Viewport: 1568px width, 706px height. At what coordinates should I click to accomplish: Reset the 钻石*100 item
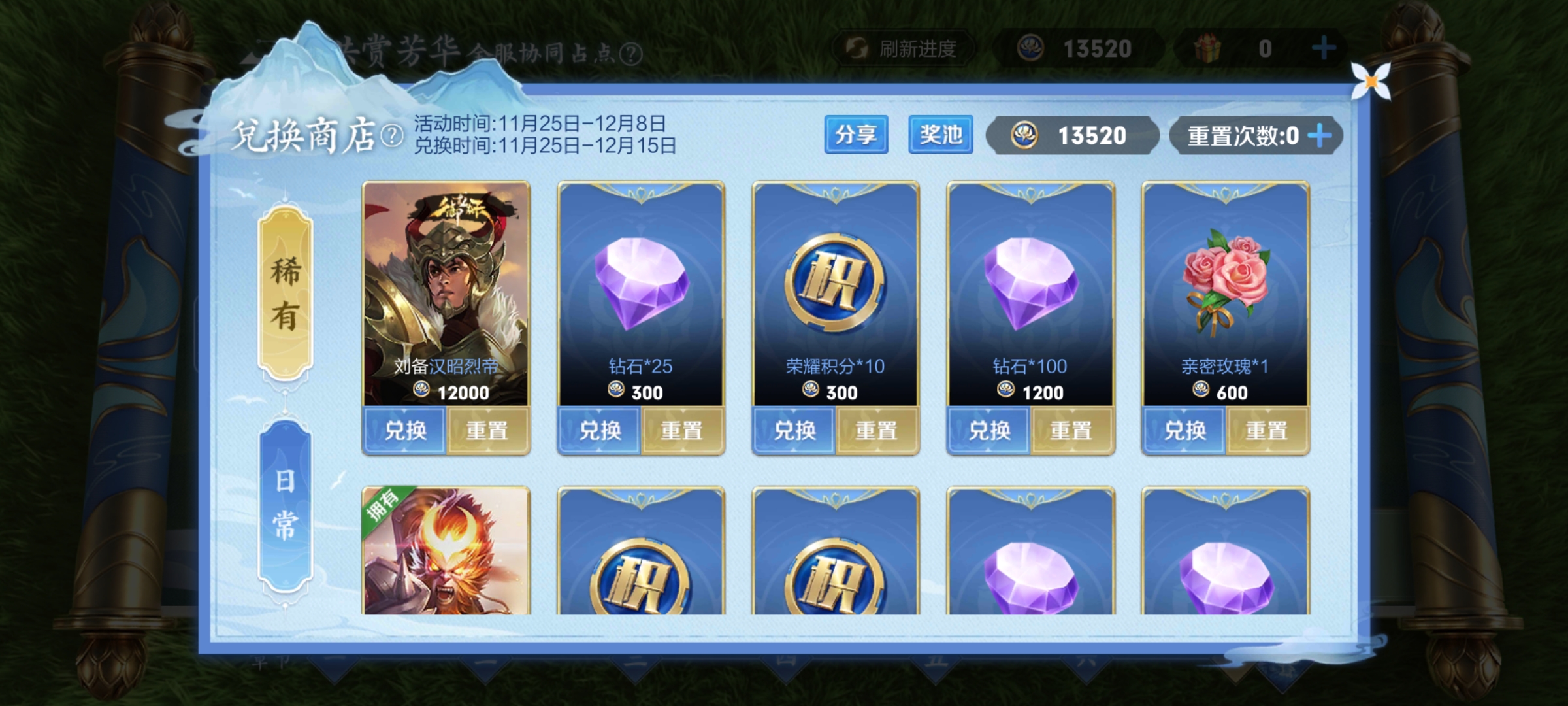(x=1071, y=430)
